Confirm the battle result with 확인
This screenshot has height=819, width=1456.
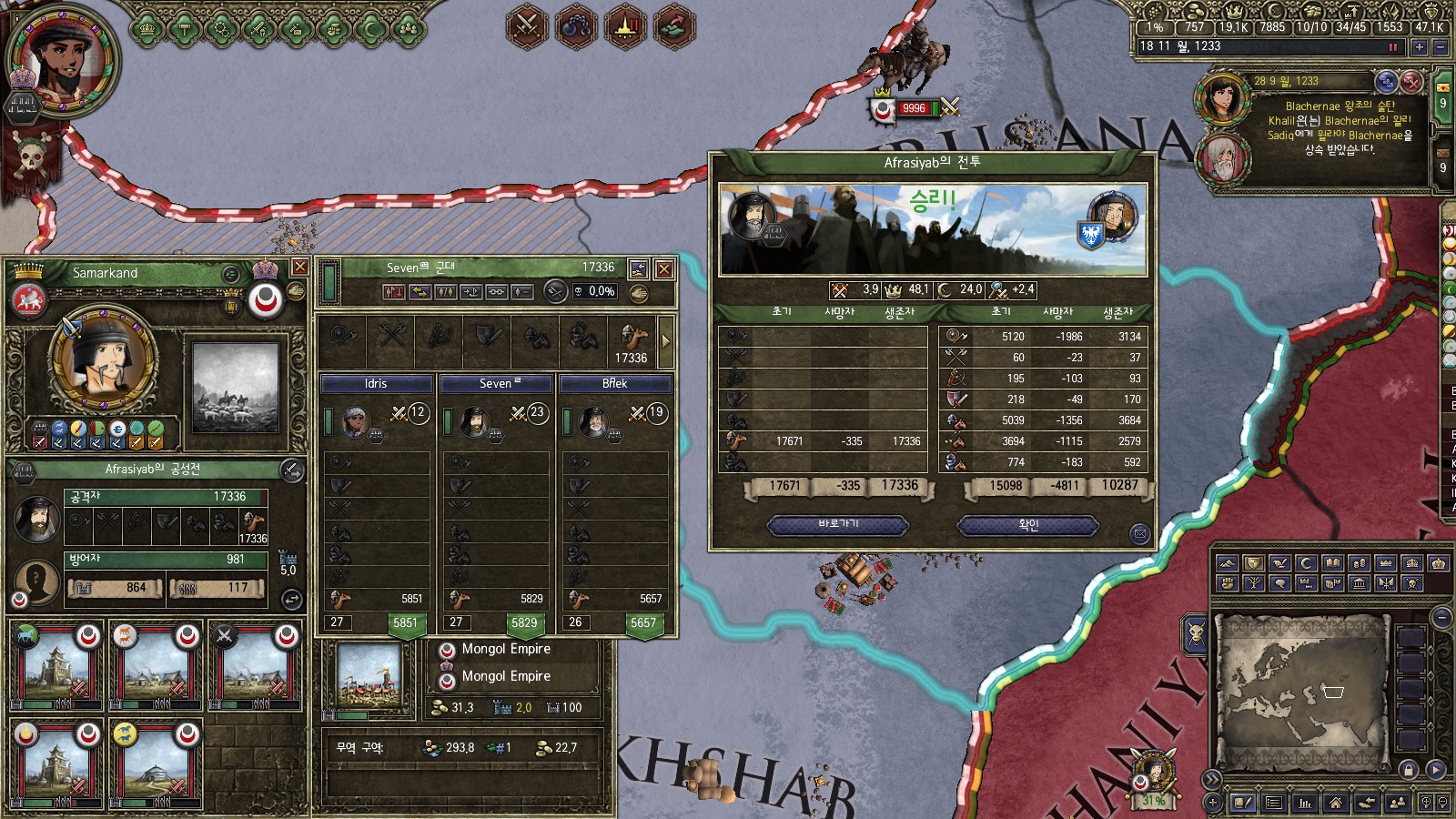pos(1028,525)
